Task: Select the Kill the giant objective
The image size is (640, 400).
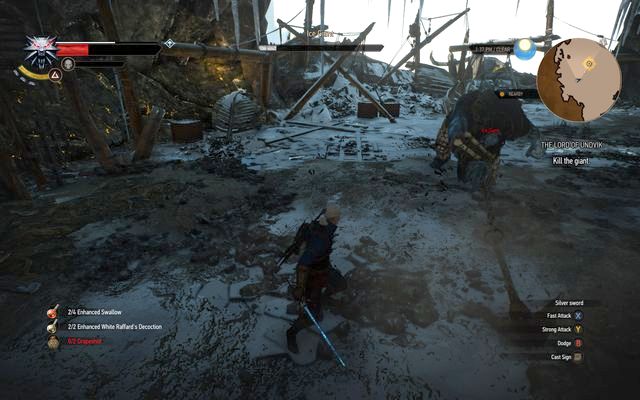Action: click(x=577, y=161)
